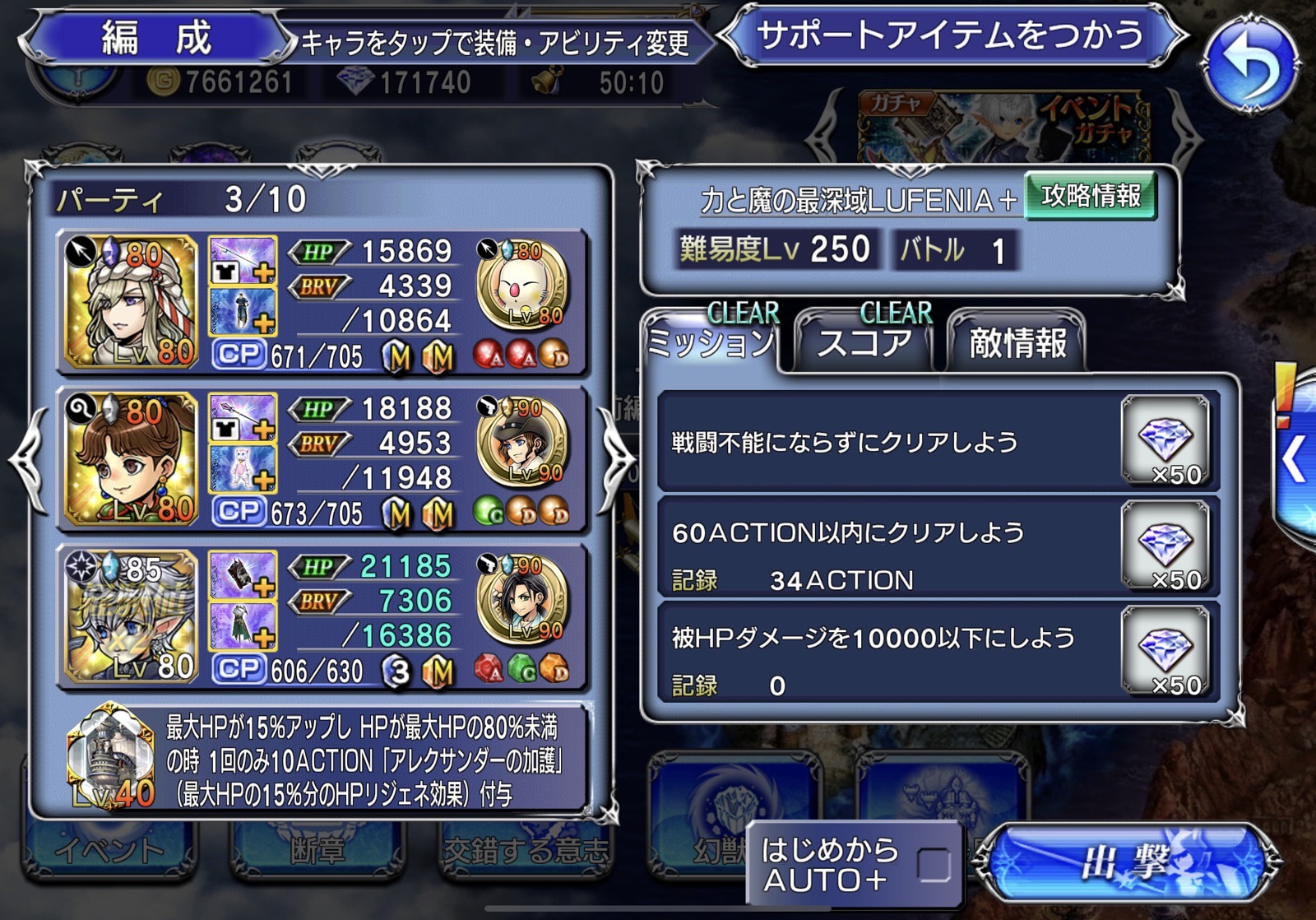Tap the cowboy-hat support character medallion
Viewport: 1316px width, 920px height.
pyautogui.click(x=522, y=444)
